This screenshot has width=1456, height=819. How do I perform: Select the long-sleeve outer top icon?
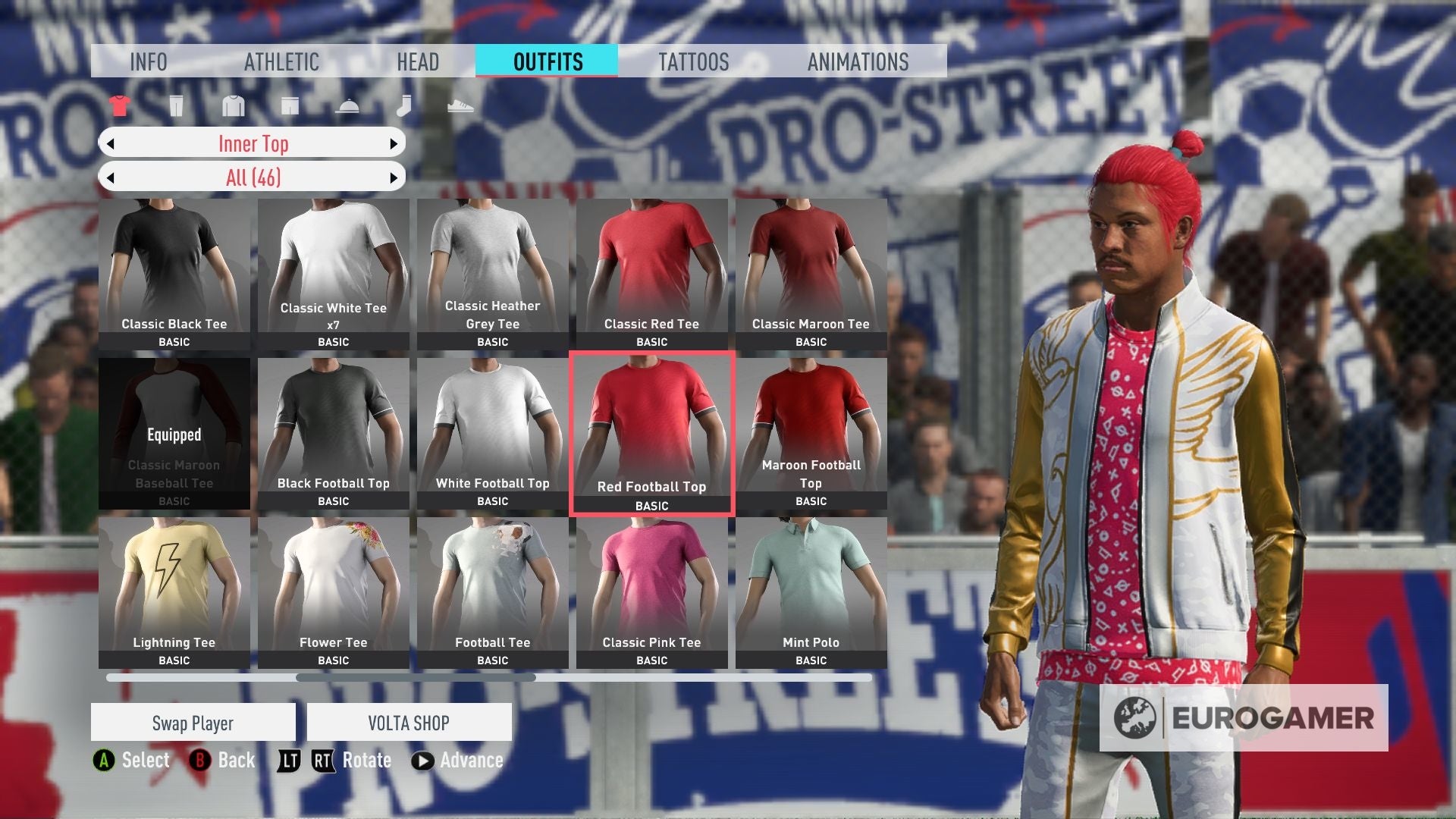233,106
